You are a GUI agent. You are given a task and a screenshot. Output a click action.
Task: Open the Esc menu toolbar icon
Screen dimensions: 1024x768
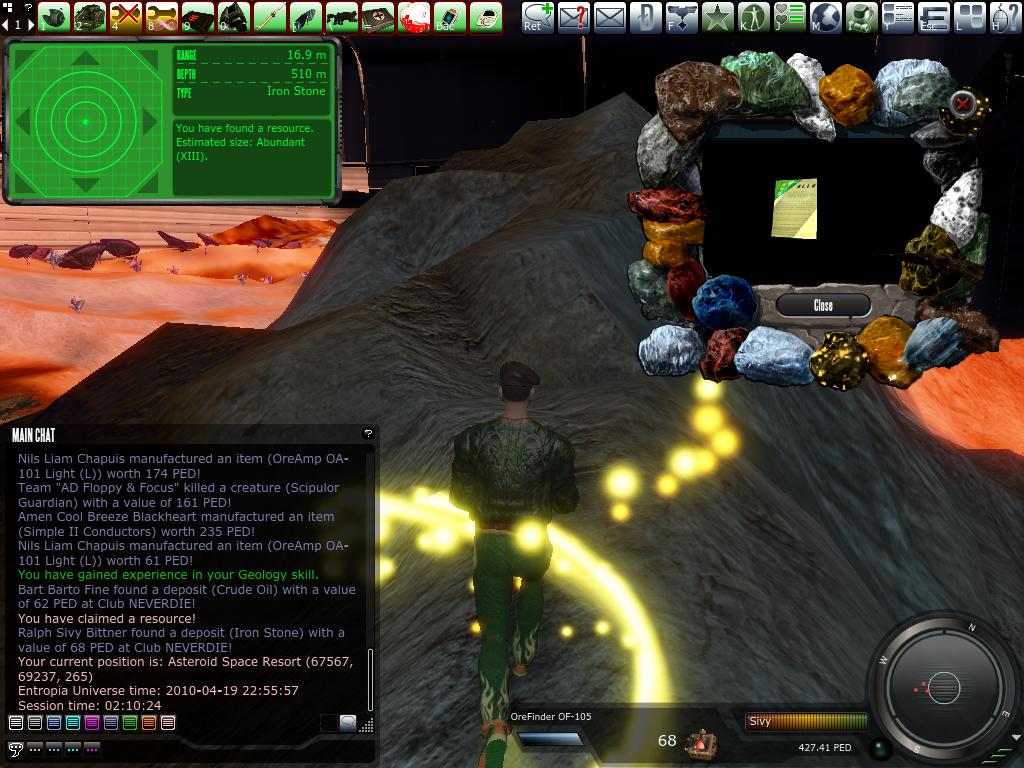933,16
